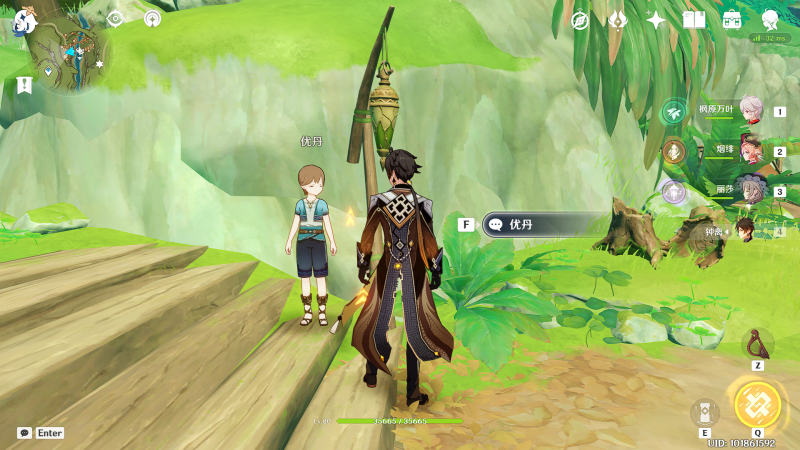Switch to party member 丽莎
The width and height of the screenshot is (800, 450).
(749, 190)
